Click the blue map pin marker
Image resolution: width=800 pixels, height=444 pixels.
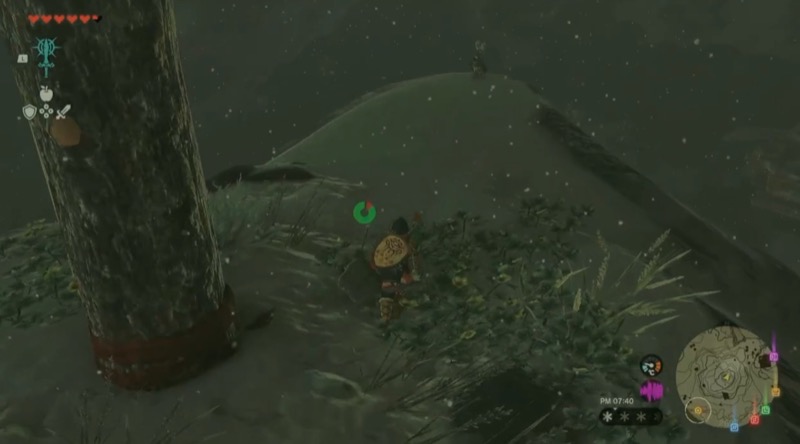point(733,427)
